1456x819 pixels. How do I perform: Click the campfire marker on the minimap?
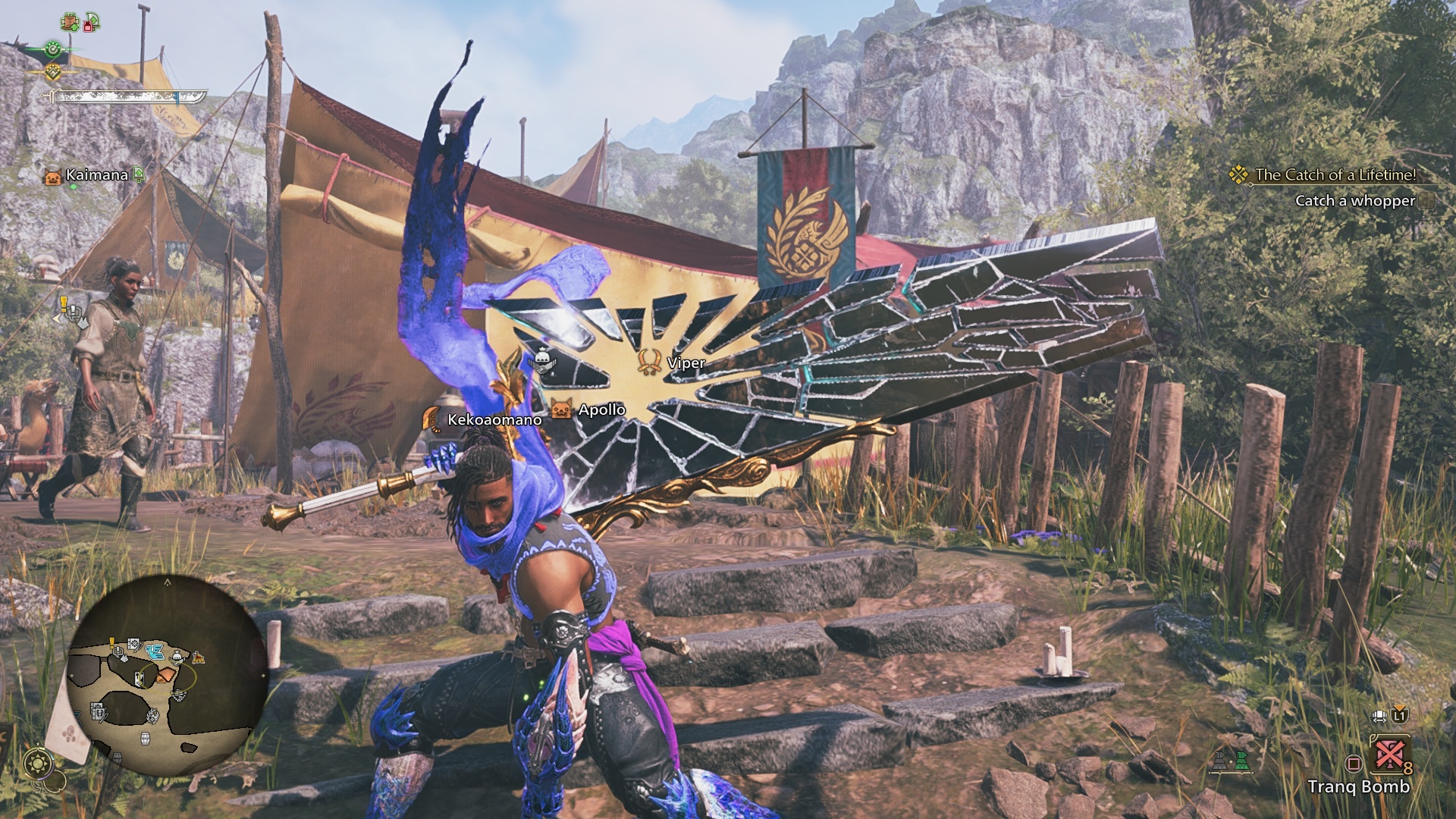(198, 657)
